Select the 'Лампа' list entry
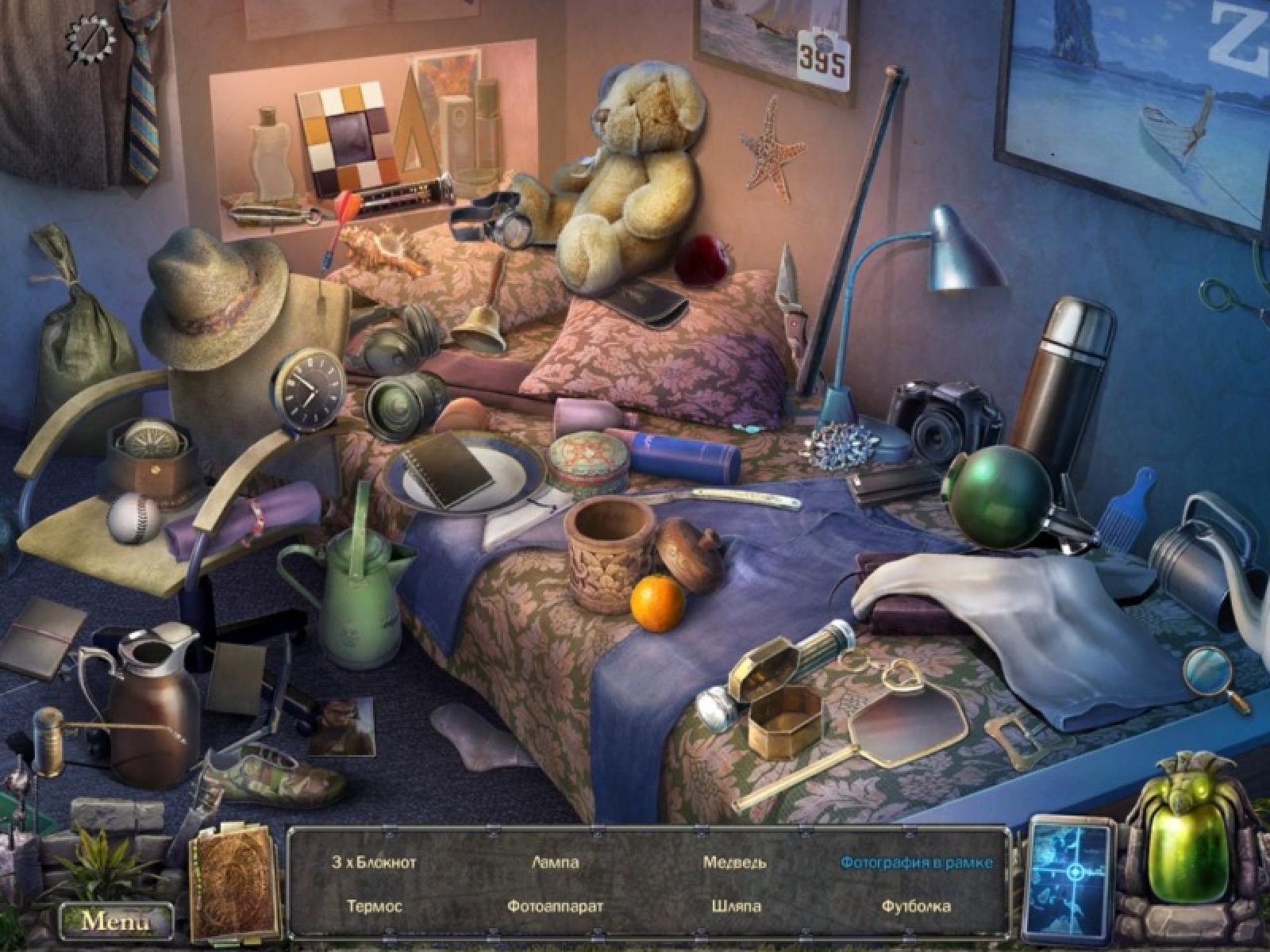 [556, 862]
